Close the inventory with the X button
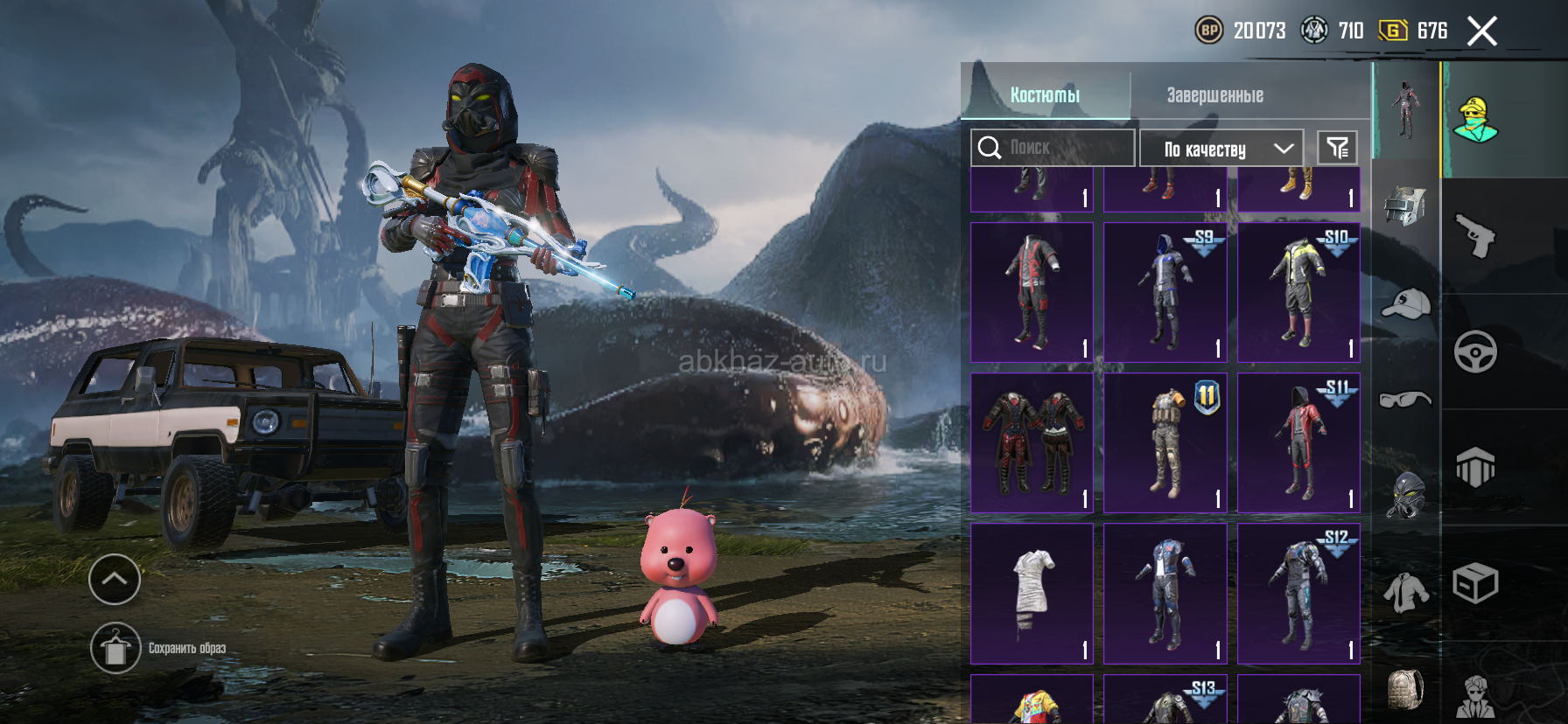Image resolution: width=1568 pixels, height=724 pixels. (x=1481, y=31)
